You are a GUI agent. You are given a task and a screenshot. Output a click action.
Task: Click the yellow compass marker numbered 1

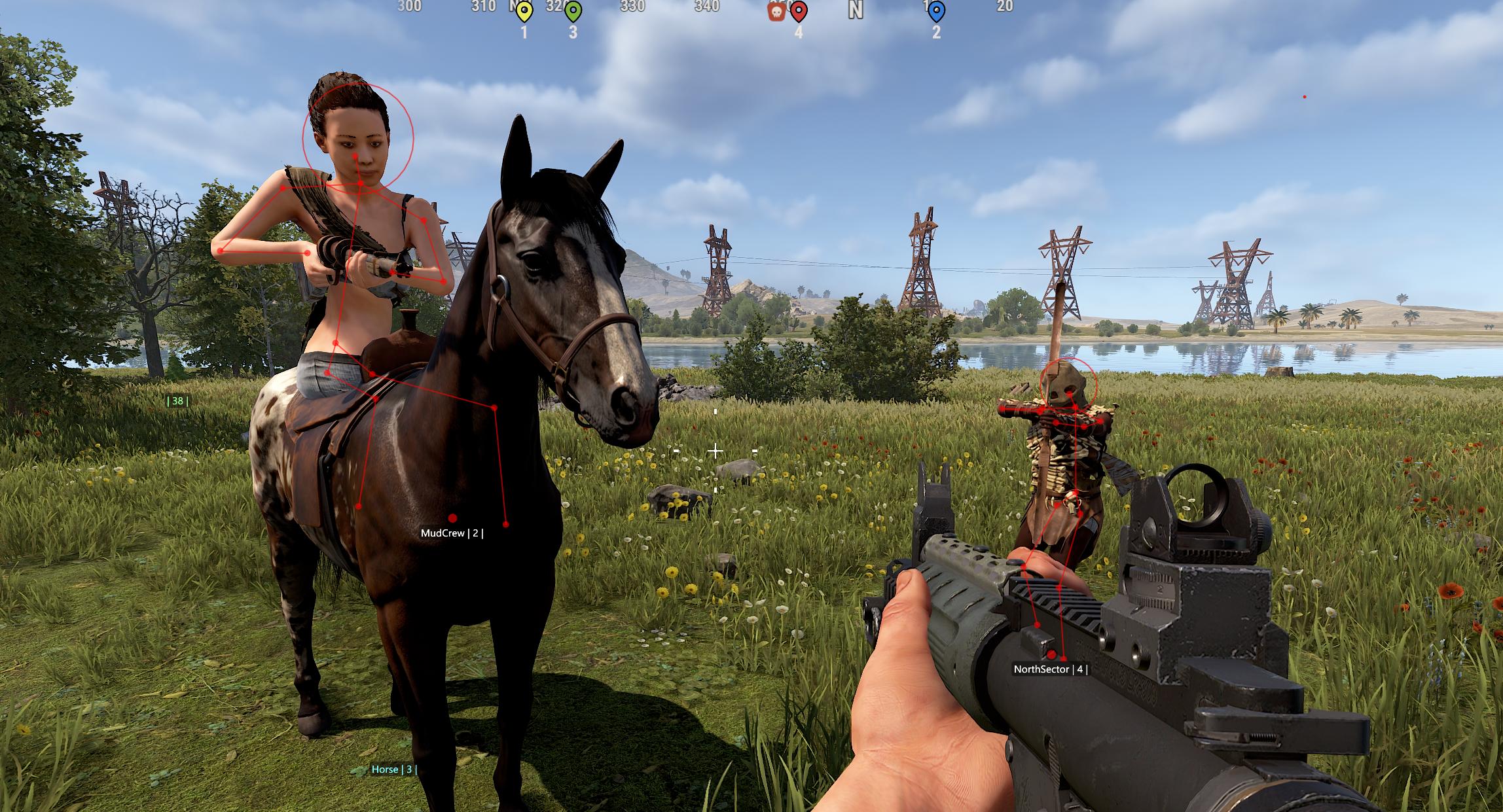[x=524, y=11]
